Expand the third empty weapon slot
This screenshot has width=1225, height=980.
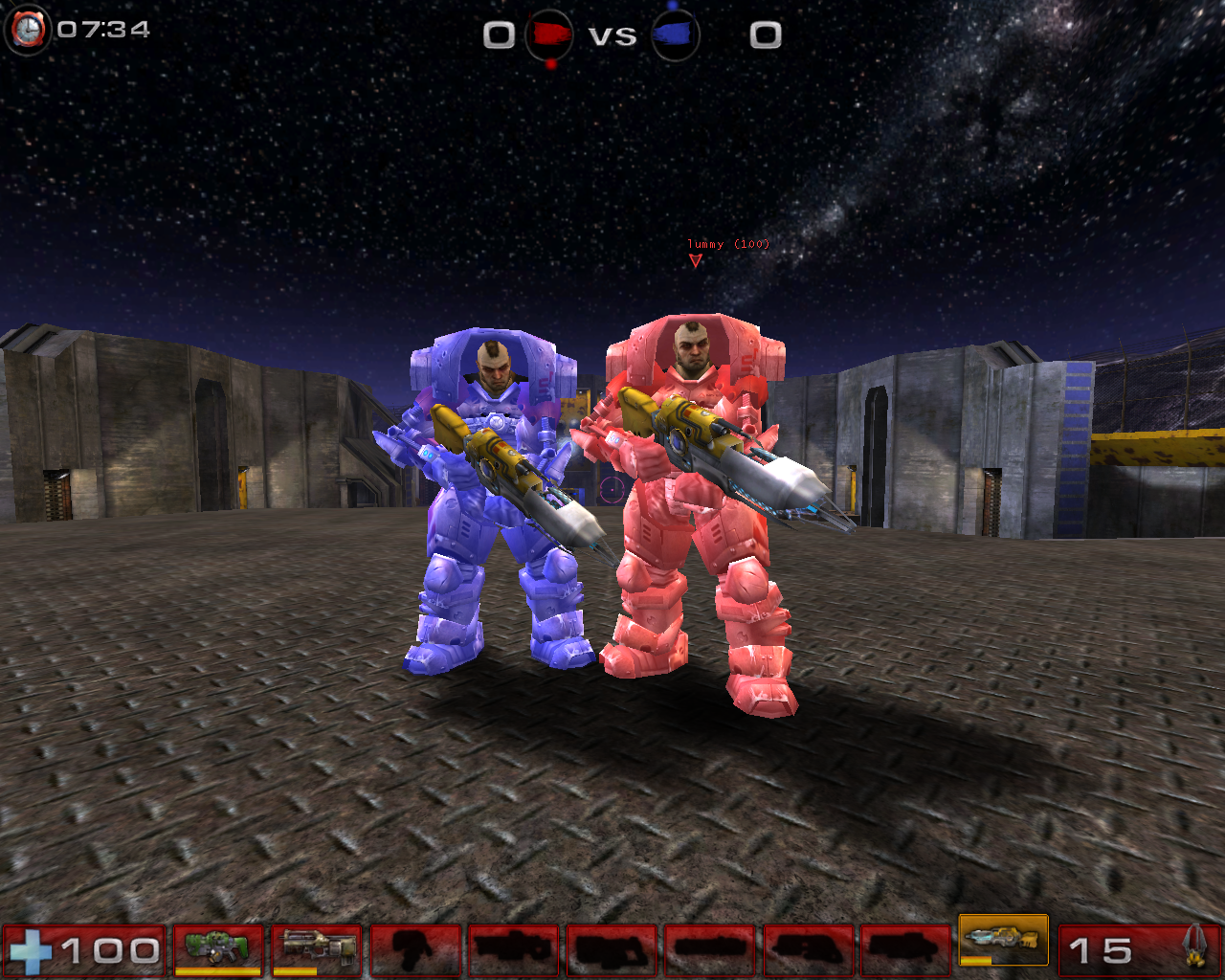tap(612, 947)
